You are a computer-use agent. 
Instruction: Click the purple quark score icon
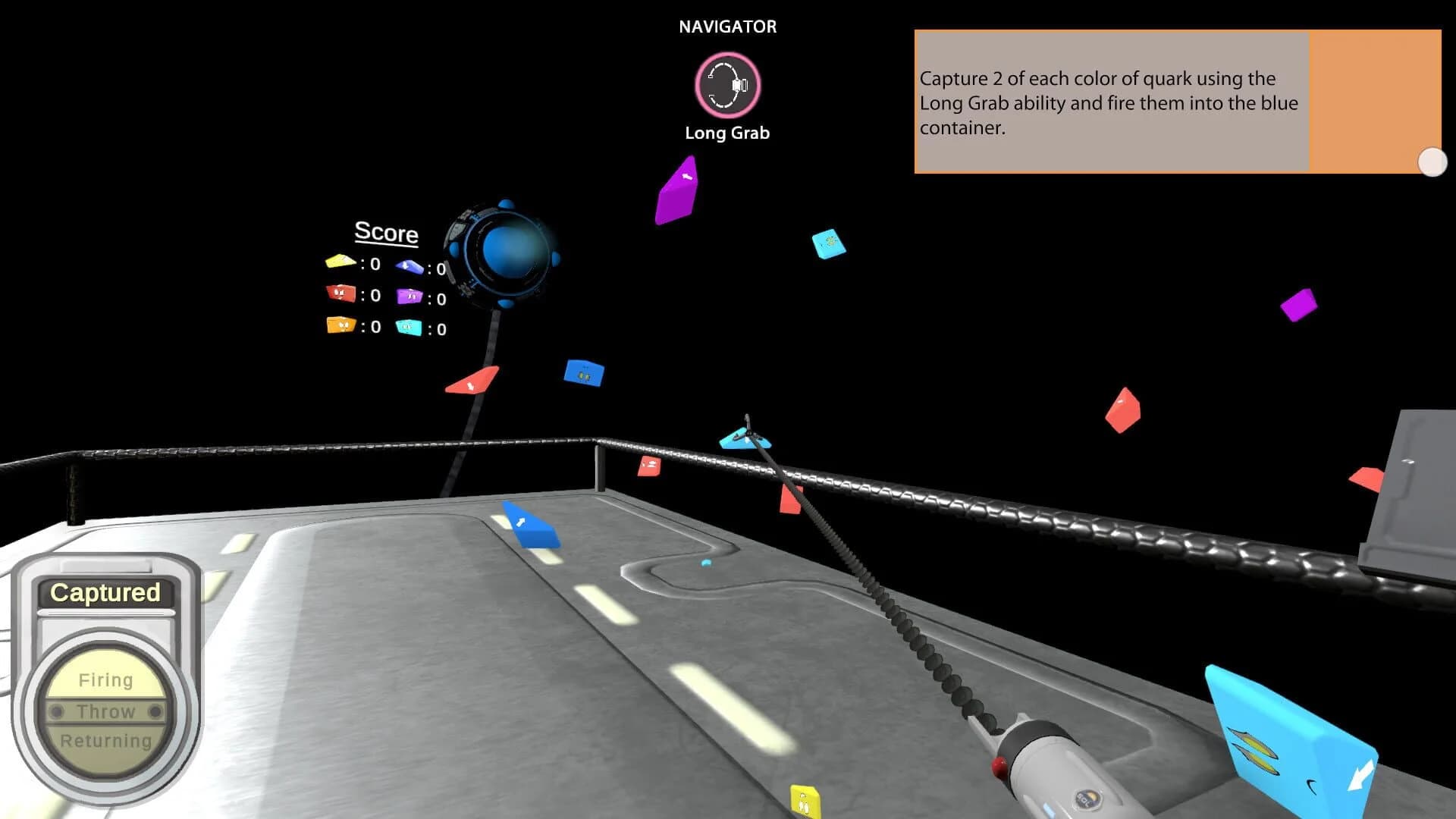409,296
